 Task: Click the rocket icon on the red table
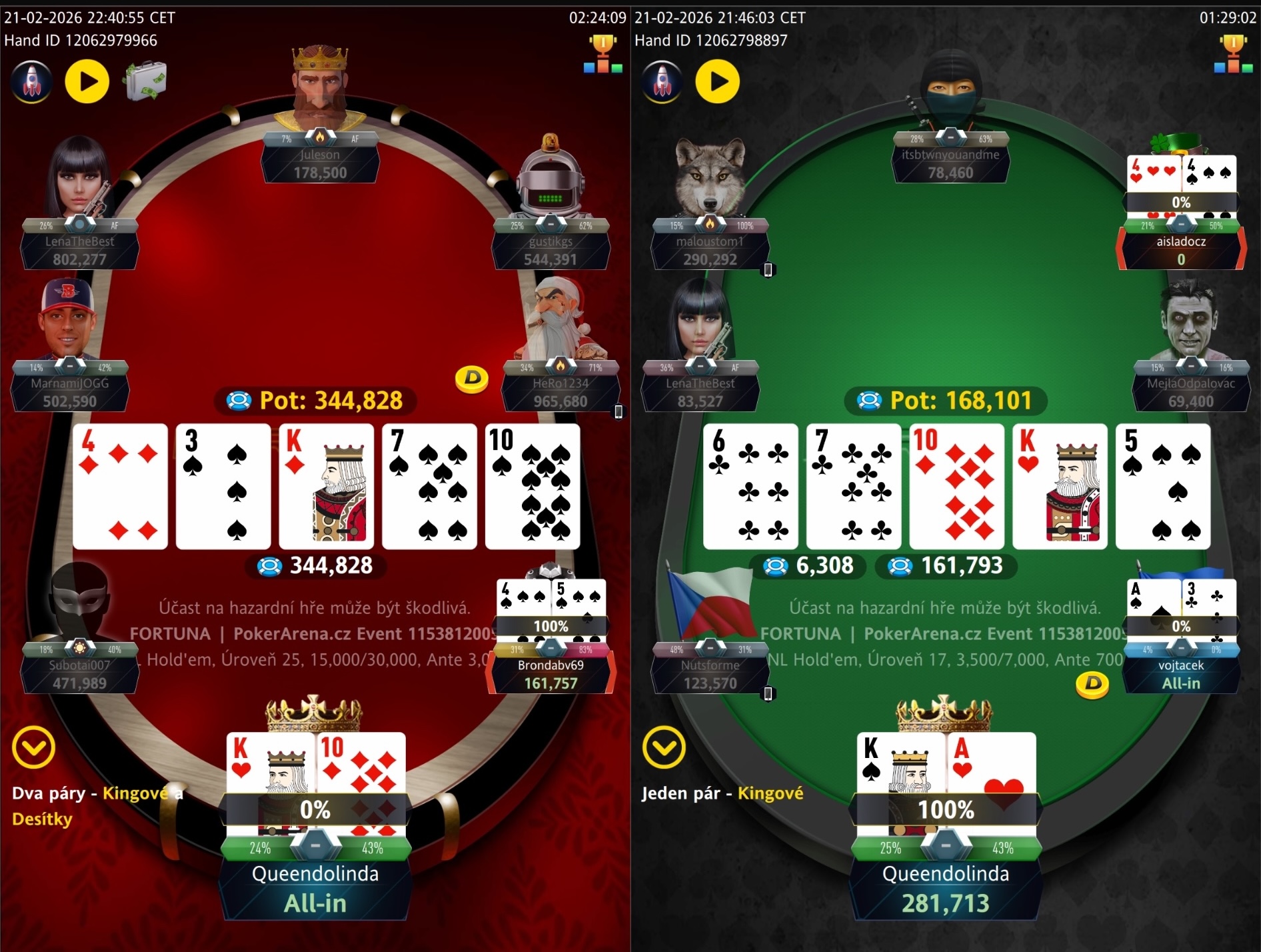point(31,81)
